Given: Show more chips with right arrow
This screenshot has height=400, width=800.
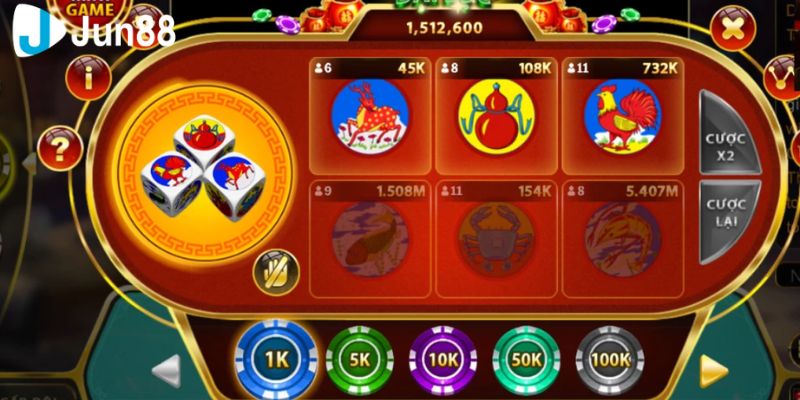Looking at the screenshot, I should (x=714, y=370).
